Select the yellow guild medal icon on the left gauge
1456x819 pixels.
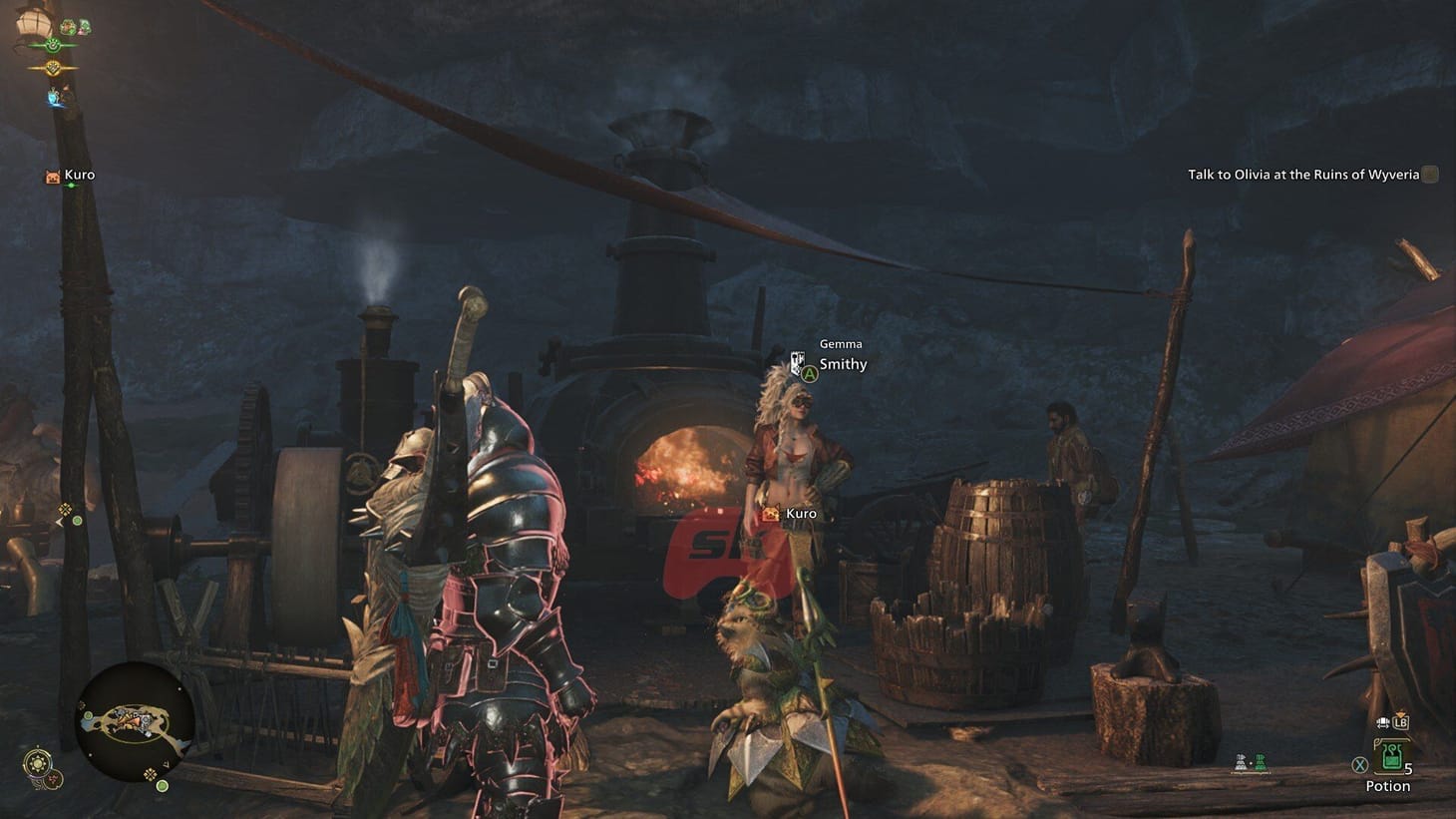[x=53, y=68]
